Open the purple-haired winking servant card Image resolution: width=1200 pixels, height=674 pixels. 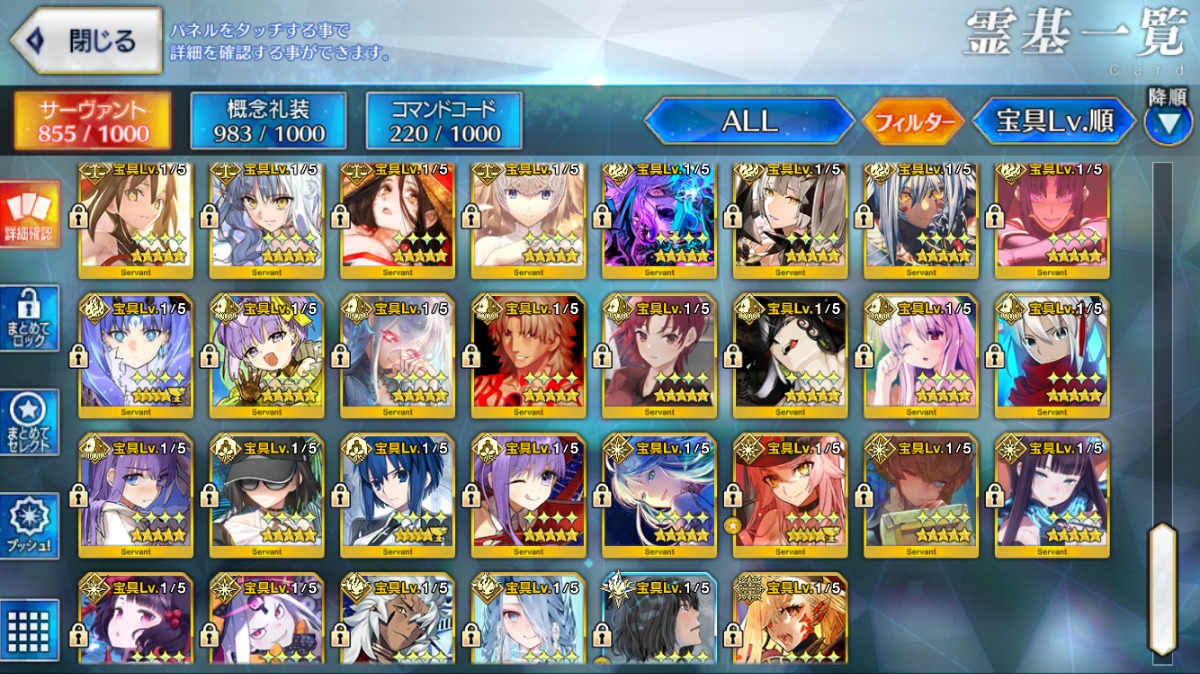528,494
